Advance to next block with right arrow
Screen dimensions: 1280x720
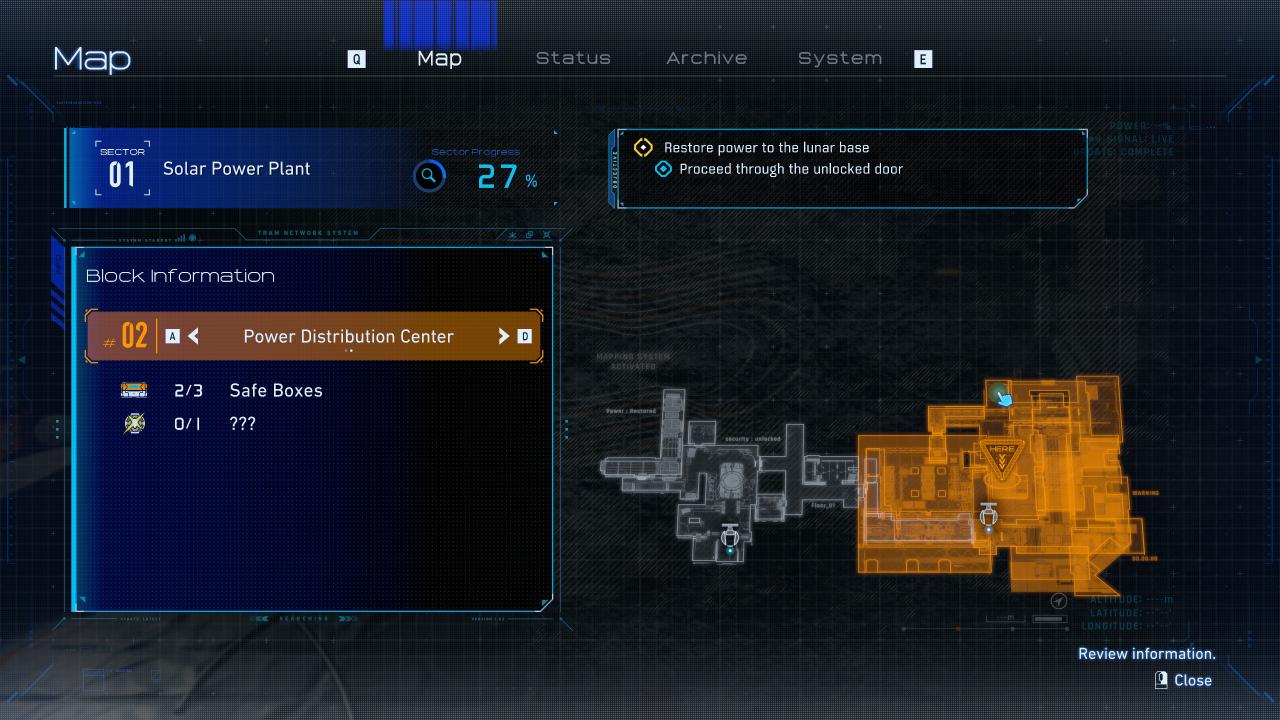click(504, 336)
